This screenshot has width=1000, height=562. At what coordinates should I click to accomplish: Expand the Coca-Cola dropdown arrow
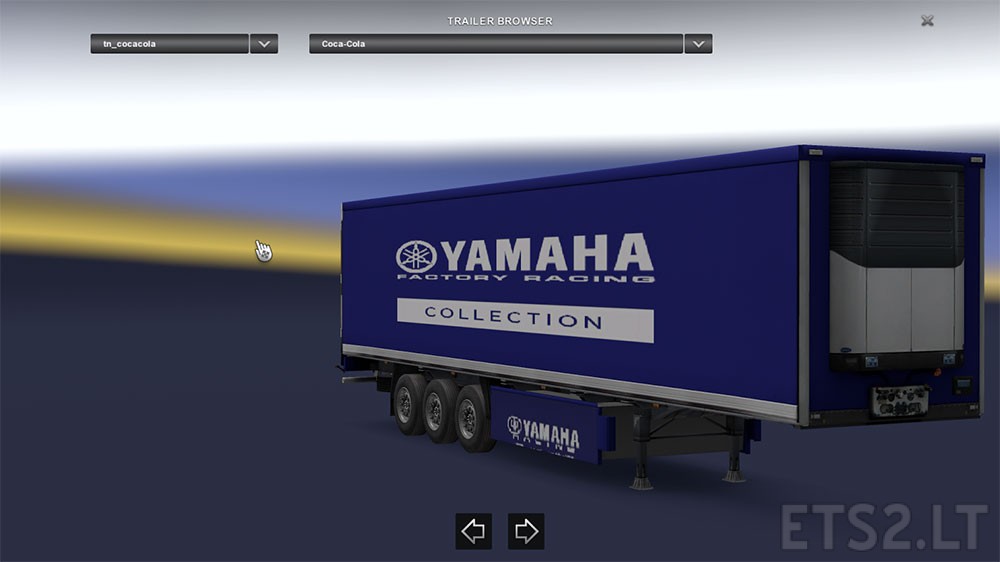(x=698, y=44)
